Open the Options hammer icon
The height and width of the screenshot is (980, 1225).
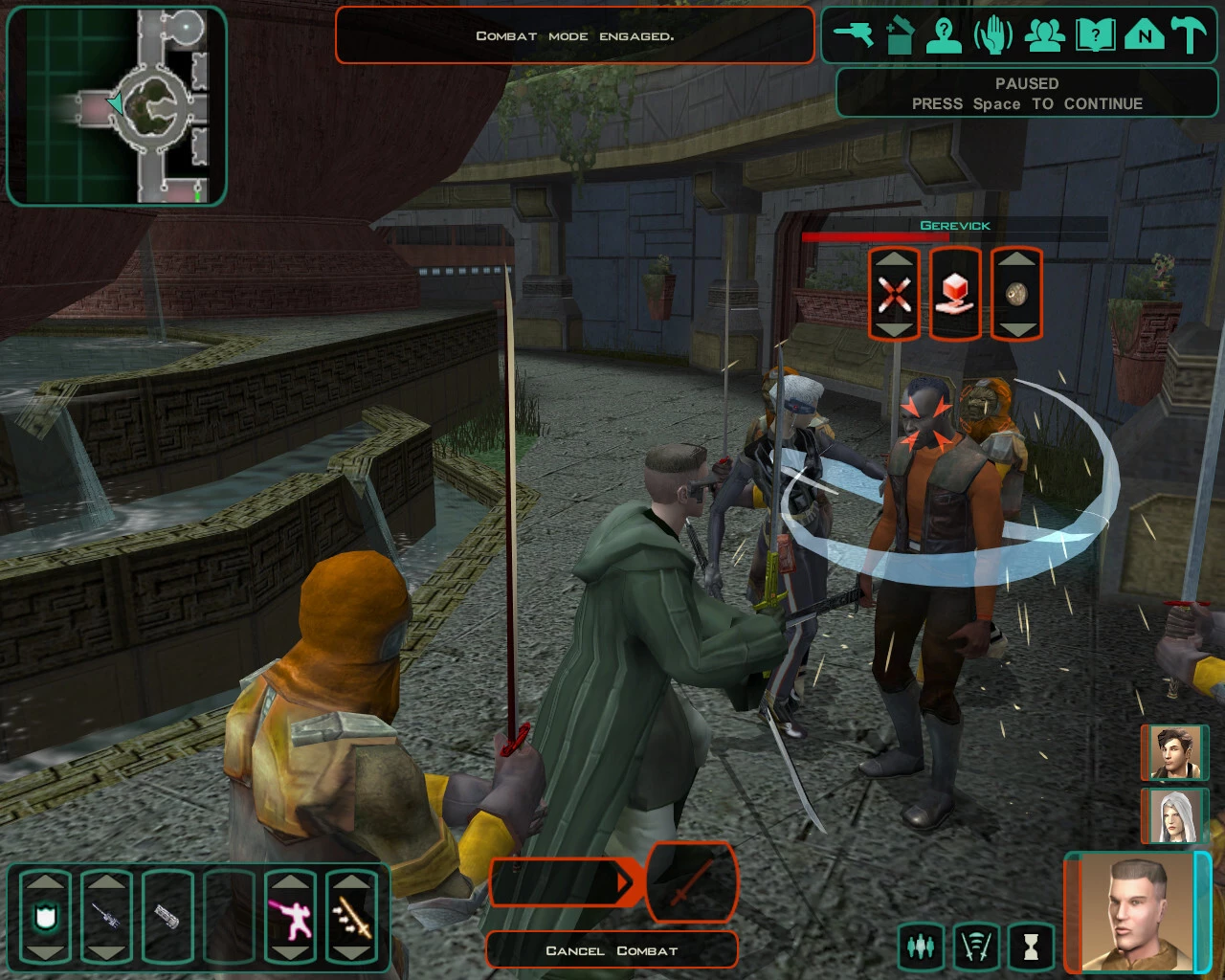pyautogui.click(x=1190, y=35)
